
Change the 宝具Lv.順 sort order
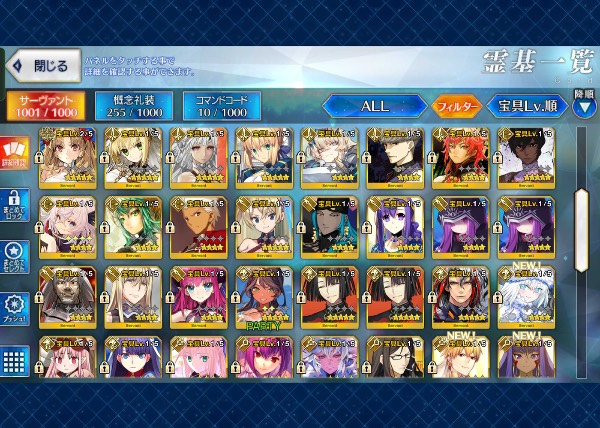pyautogui.click(x=527, y=105)
